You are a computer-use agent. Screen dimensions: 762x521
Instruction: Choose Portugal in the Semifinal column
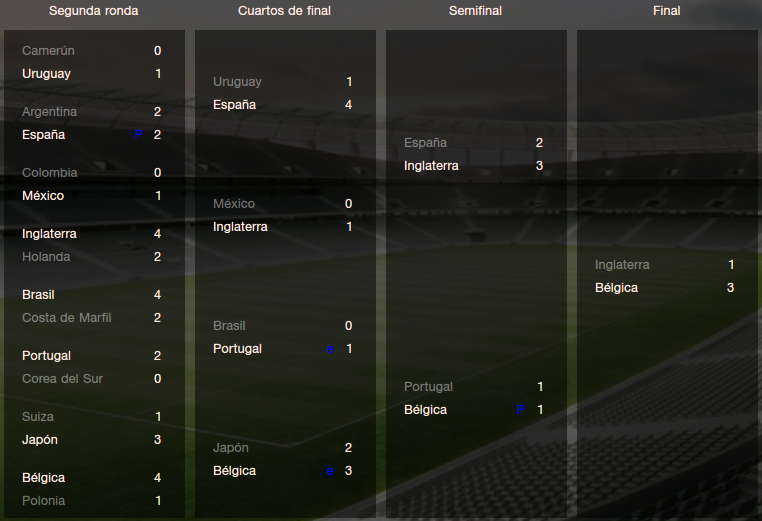point(428,387)
